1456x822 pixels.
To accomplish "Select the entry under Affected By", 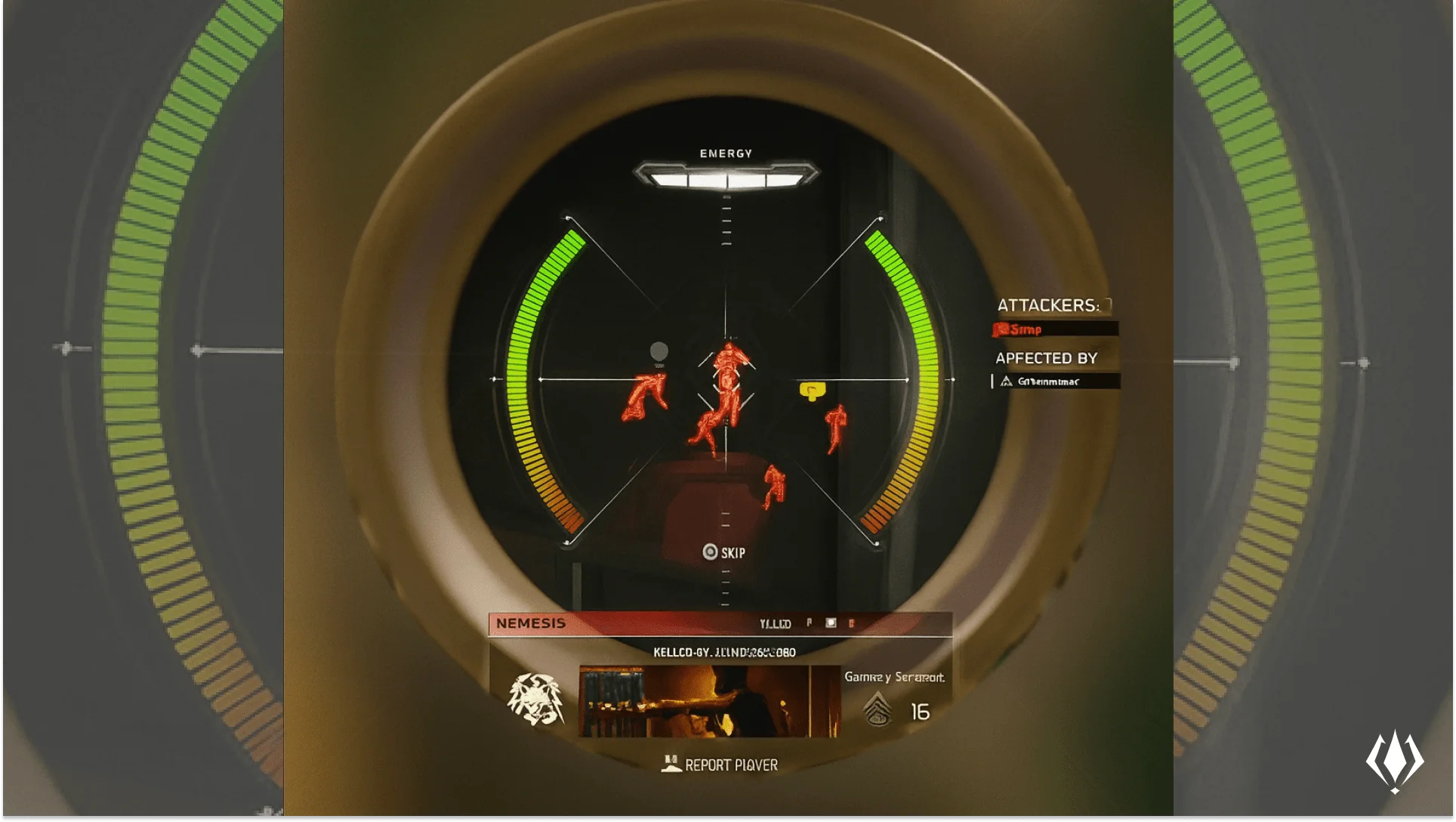I will (x=1055, y=382).
